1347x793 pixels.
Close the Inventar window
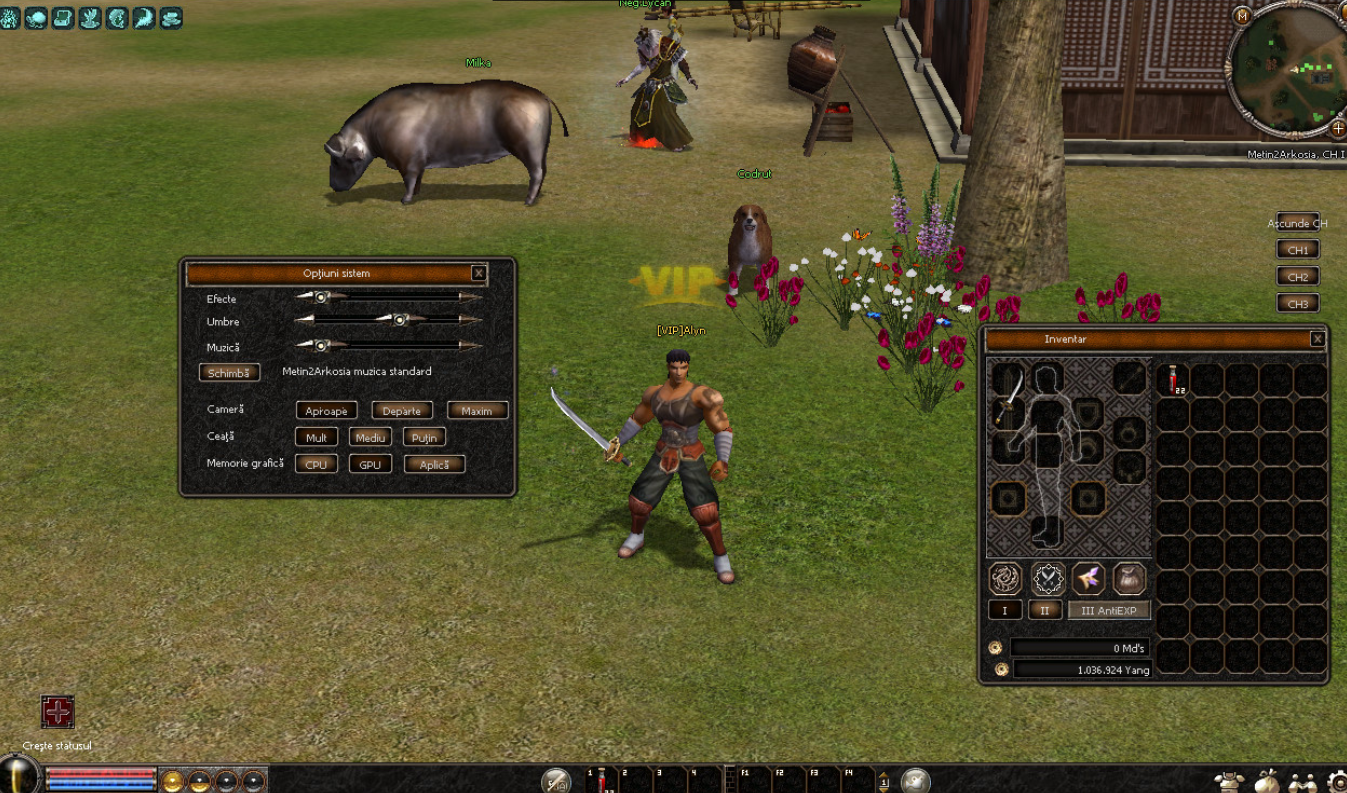point(1317,339)
